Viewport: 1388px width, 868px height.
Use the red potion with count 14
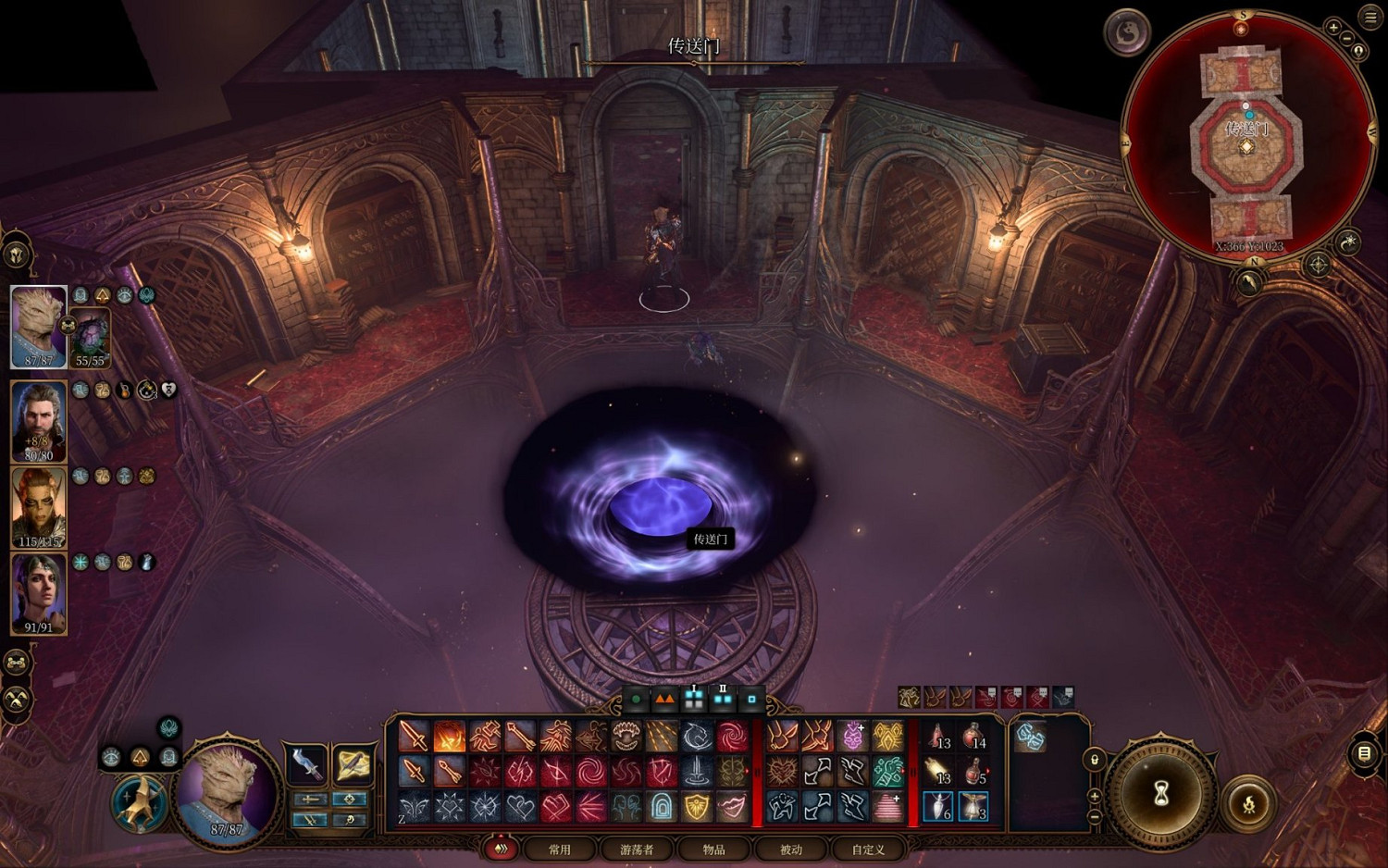tap(973, 738)
